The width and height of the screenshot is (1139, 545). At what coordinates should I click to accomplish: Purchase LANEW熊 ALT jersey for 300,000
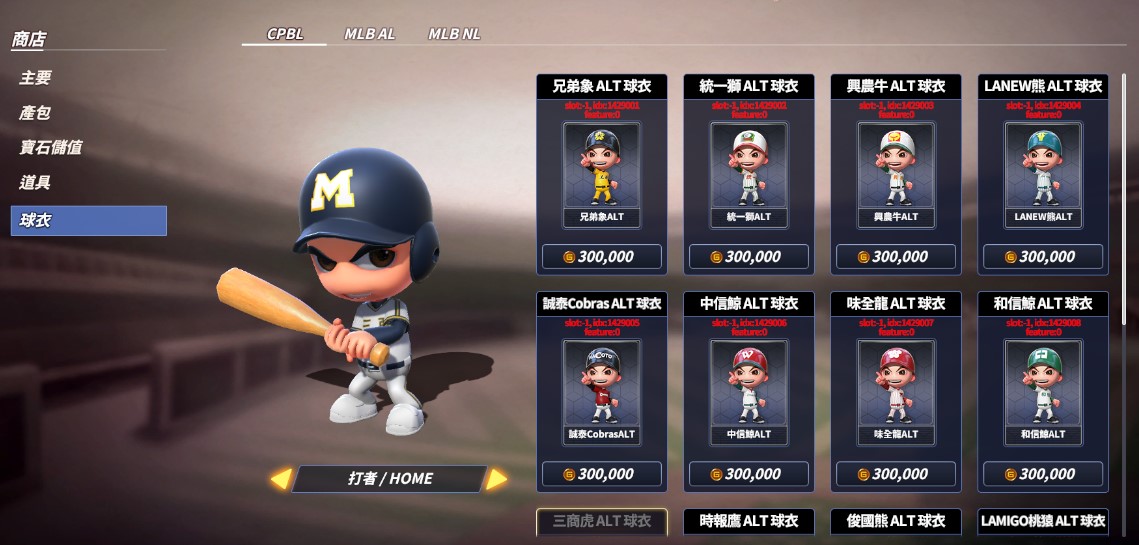click(1043, 257)
